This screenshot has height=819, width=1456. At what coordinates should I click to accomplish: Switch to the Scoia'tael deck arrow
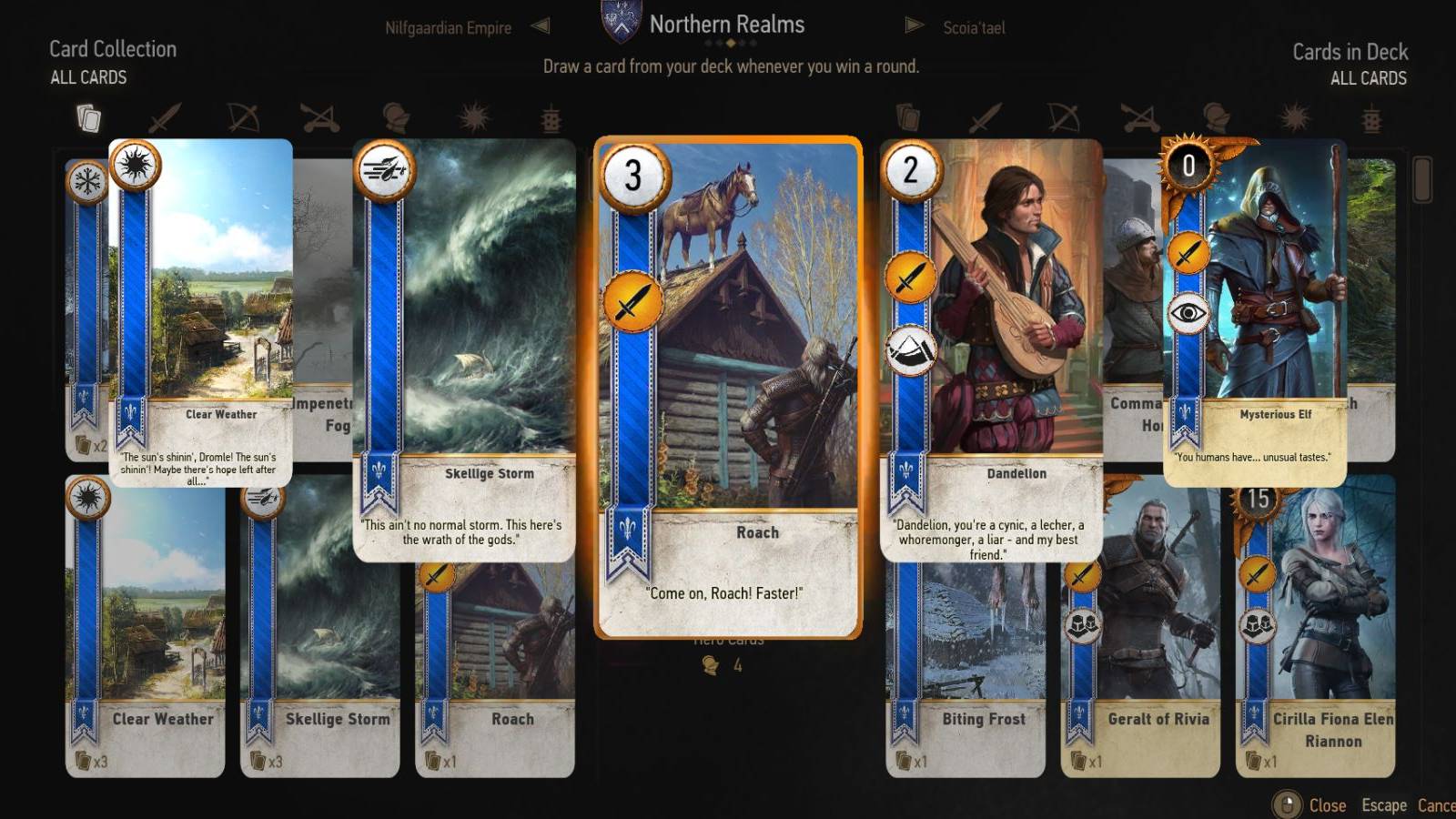point(913,25)
